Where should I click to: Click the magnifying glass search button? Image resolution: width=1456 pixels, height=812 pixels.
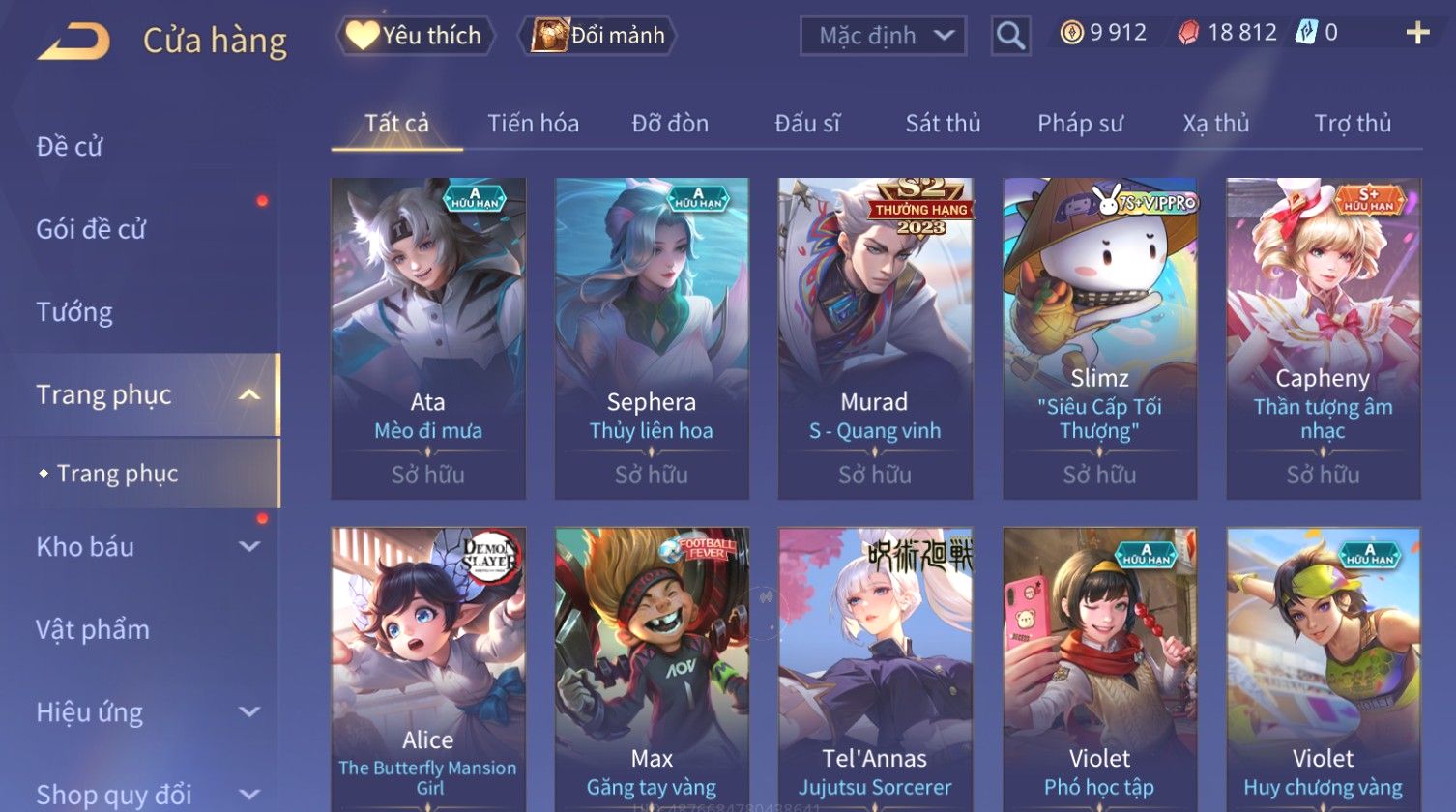click(x=1010, y=36)
